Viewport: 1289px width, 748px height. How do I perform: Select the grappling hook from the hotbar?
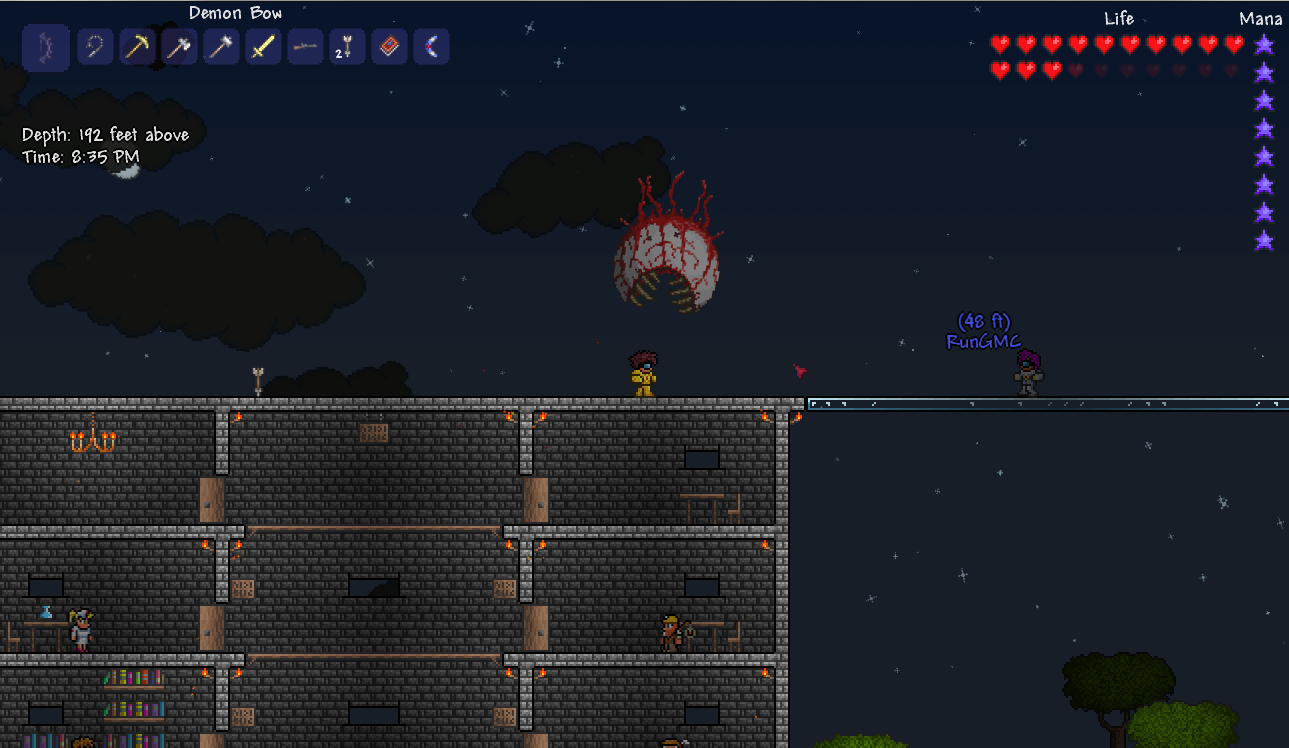95,47
